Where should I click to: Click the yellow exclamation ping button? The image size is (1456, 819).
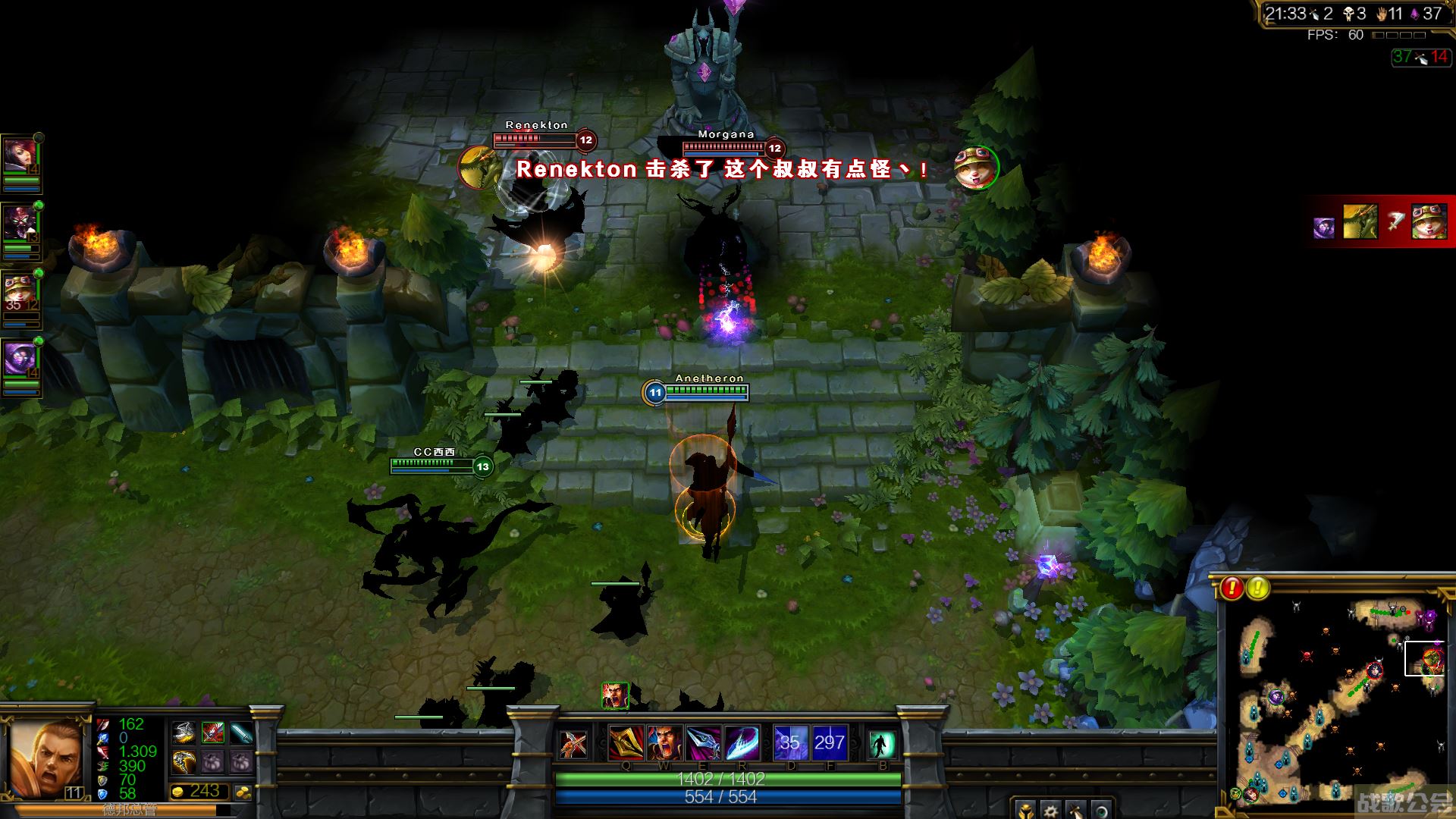(1258, 588)
